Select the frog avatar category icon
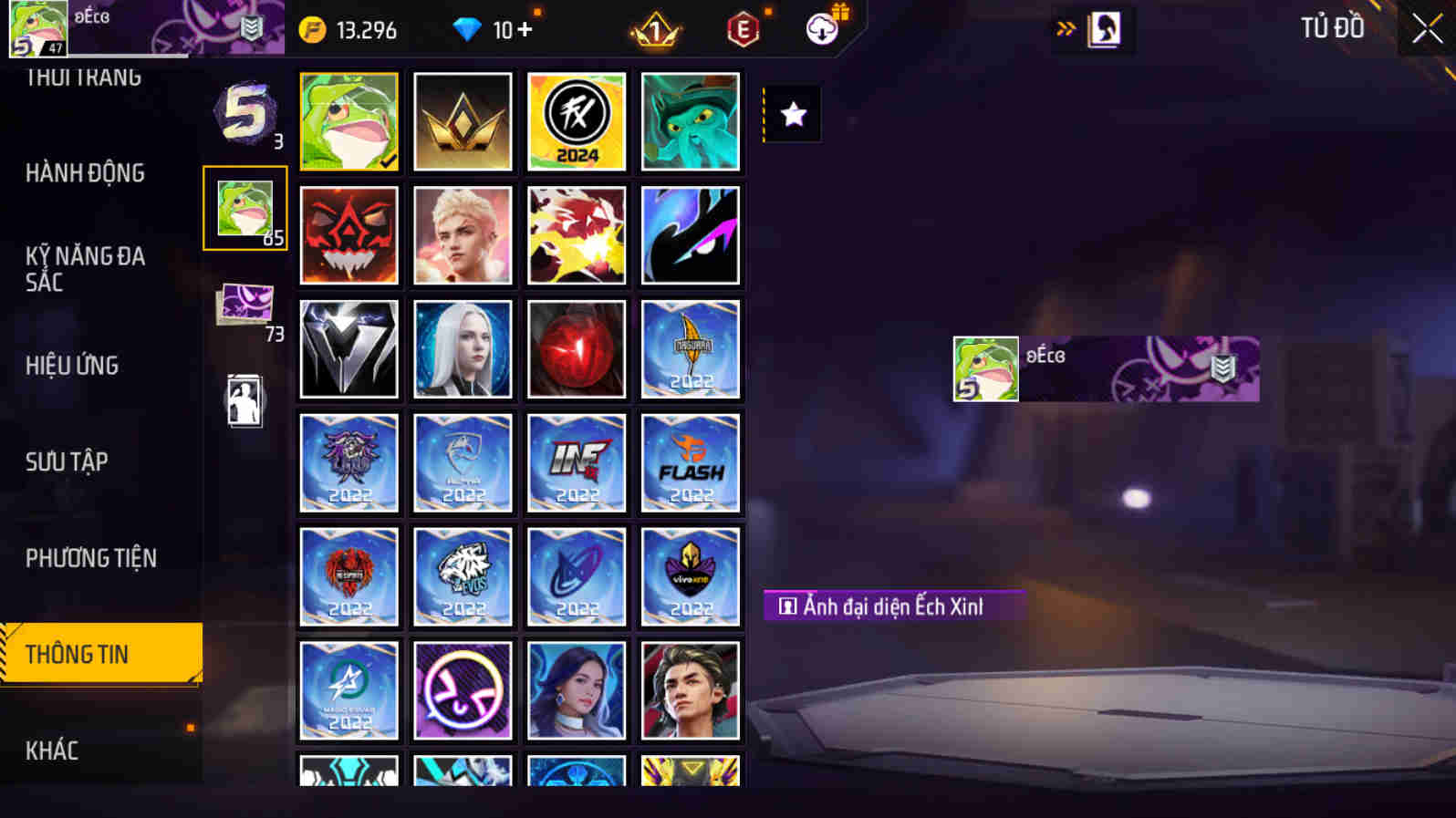Image resolution: width=1456 pixels, height=818 pixels. (x=244, y=208)
